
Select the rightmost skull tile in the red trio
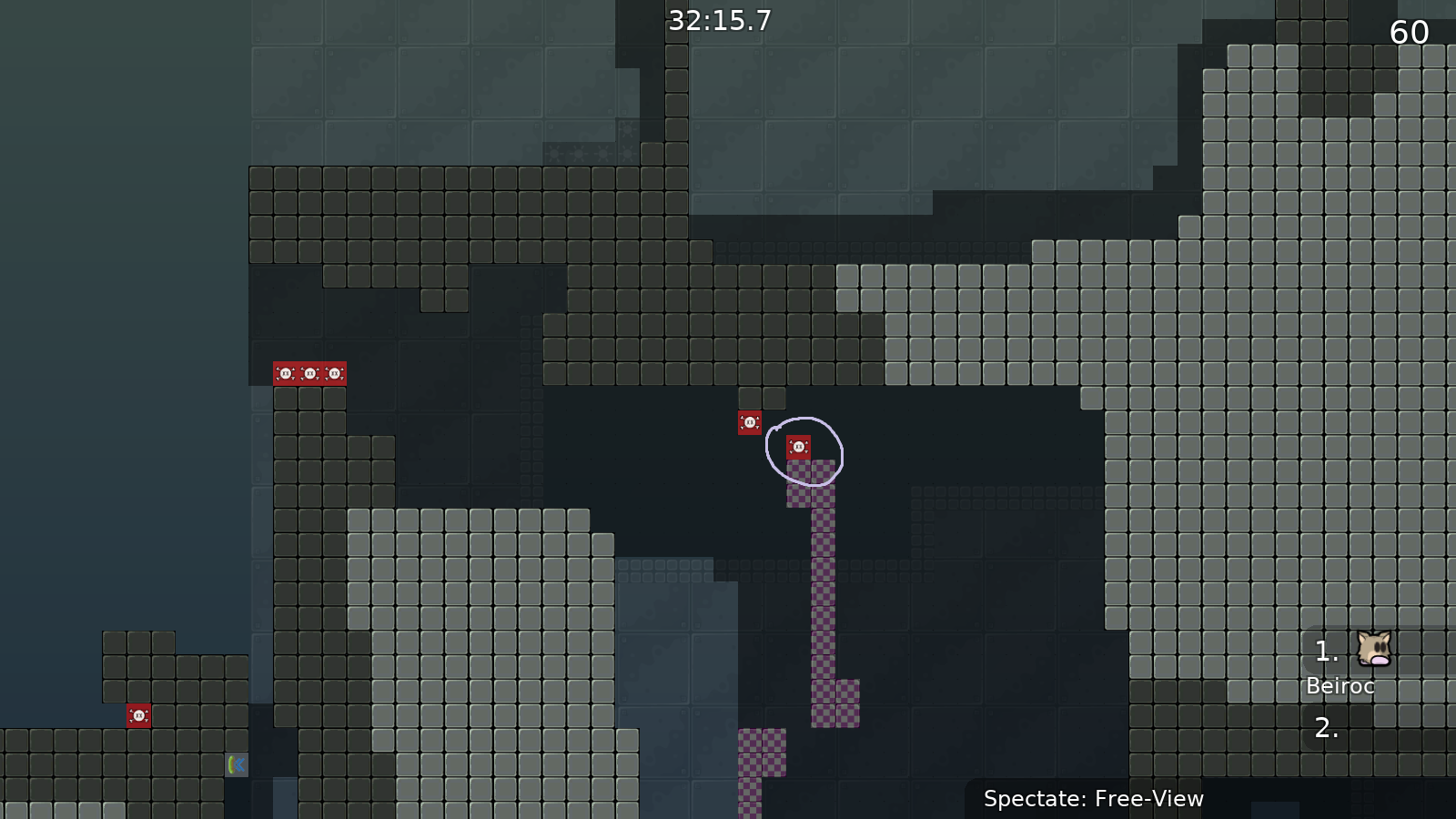tap(333, 372)
